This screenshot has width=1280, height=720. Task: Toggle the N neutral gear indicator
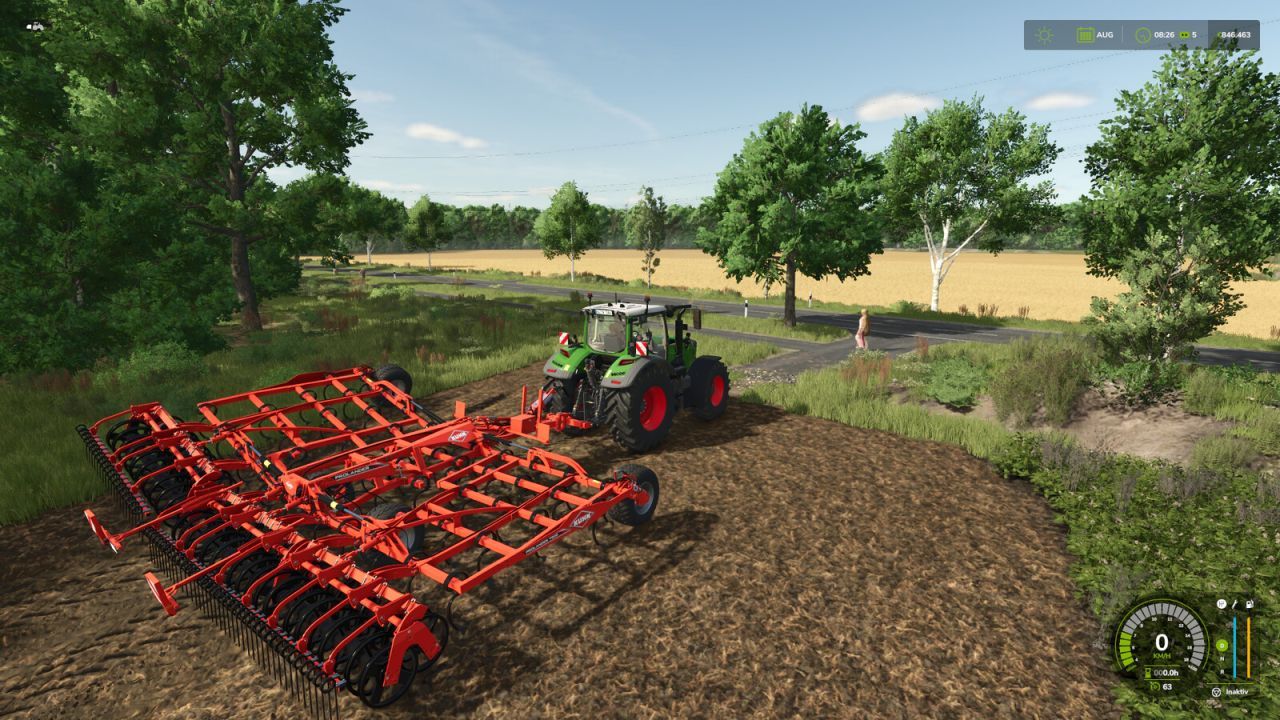pyautogui.click(x=1222, y=658)
